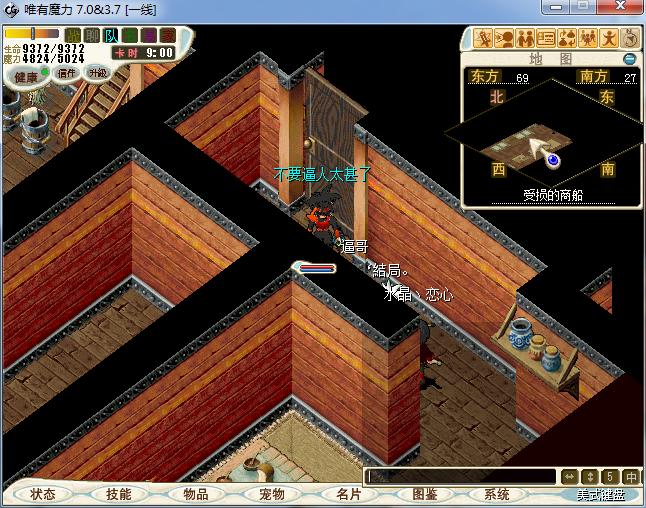Toggle the 队 team chat channel
This screenshot has width=646, height=508.
point(111,36)
